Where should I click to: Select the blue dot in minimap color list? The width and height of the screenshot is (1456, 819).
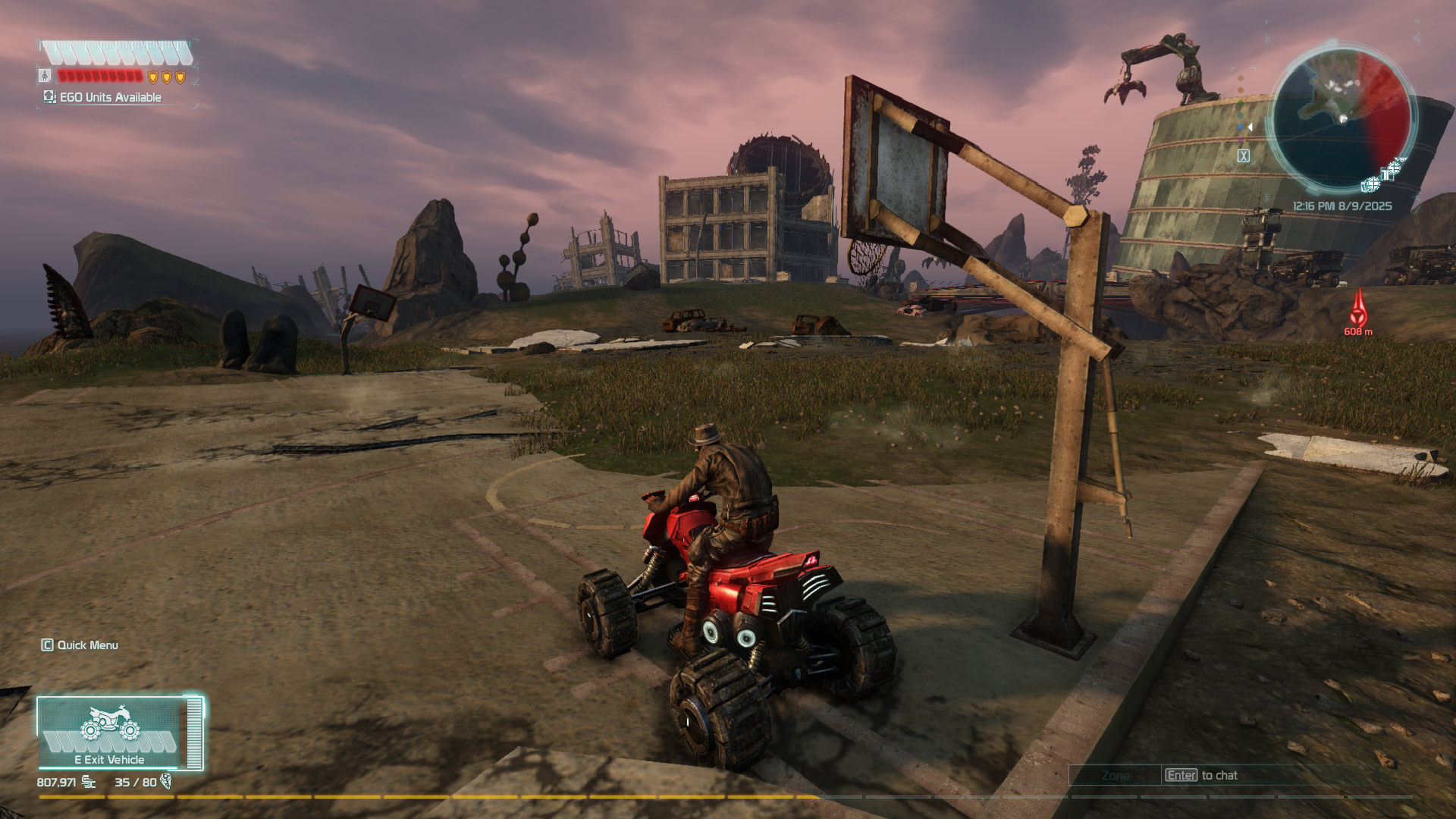click(1241, 127)
